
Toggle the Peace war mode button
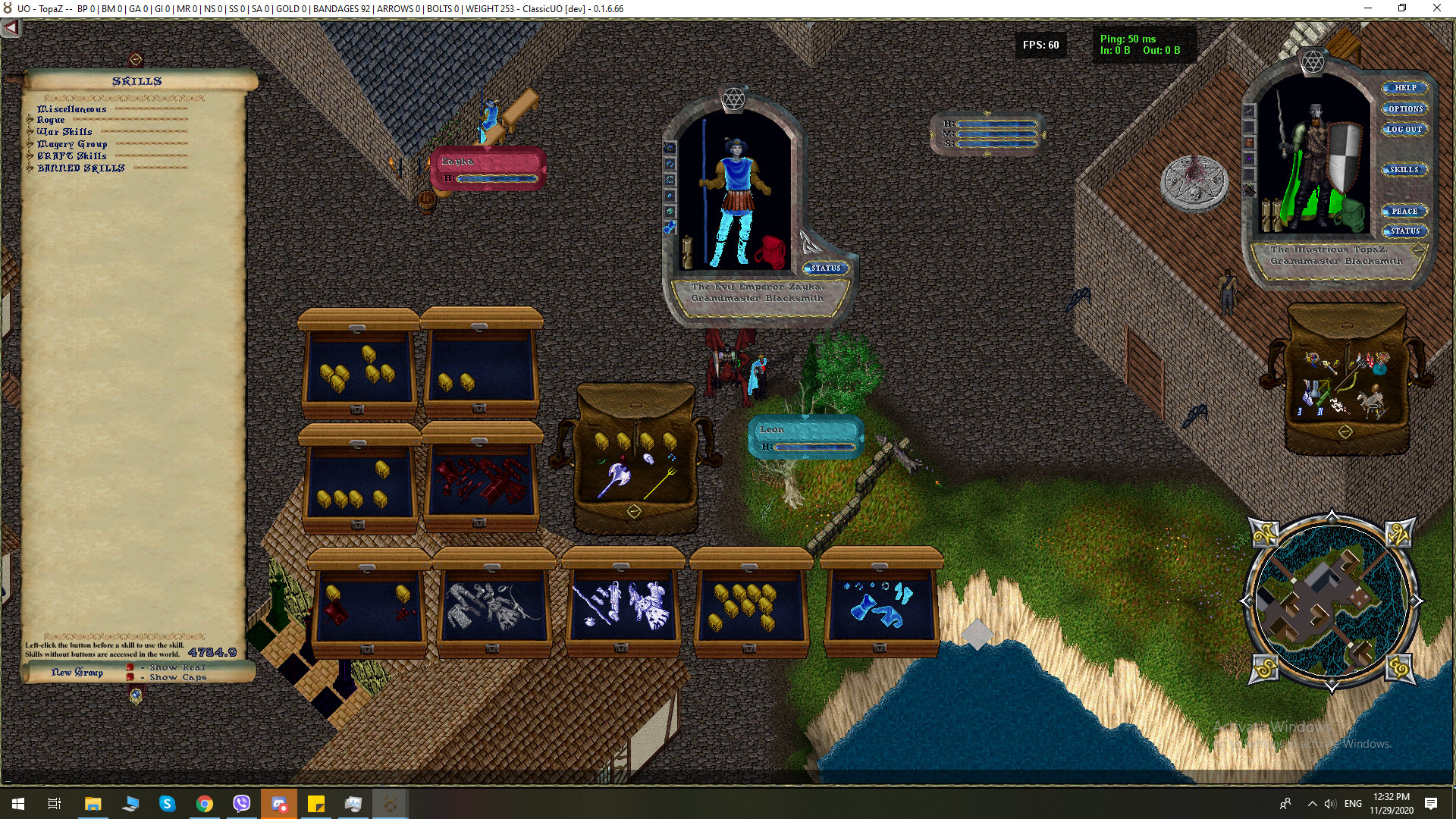(1404, 212)
